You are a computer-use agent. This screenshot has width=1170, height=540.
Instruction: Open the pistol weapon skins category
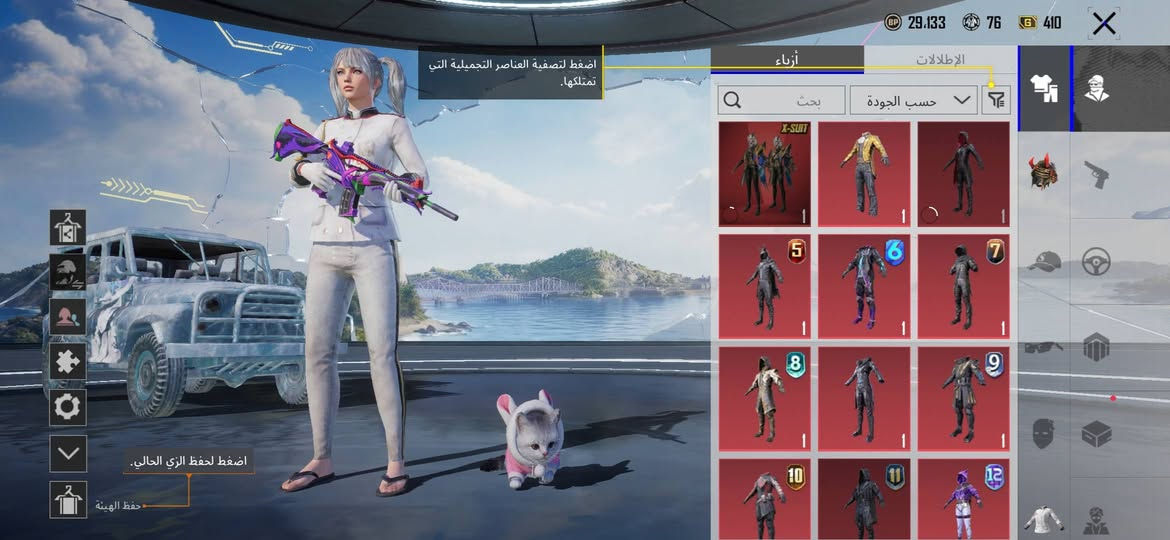(x=1096, y=176)
